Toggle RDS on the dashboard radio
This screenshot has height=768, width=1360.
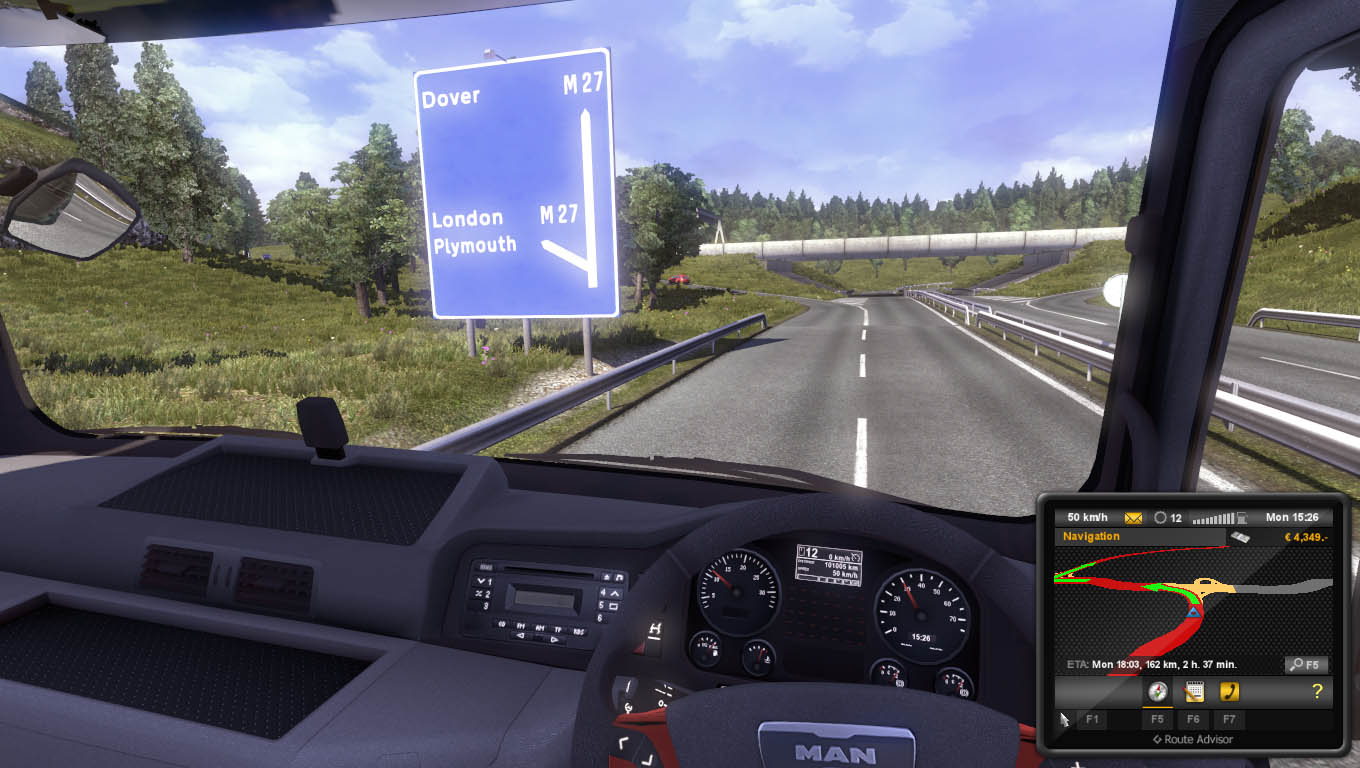[x=579, y=632]
